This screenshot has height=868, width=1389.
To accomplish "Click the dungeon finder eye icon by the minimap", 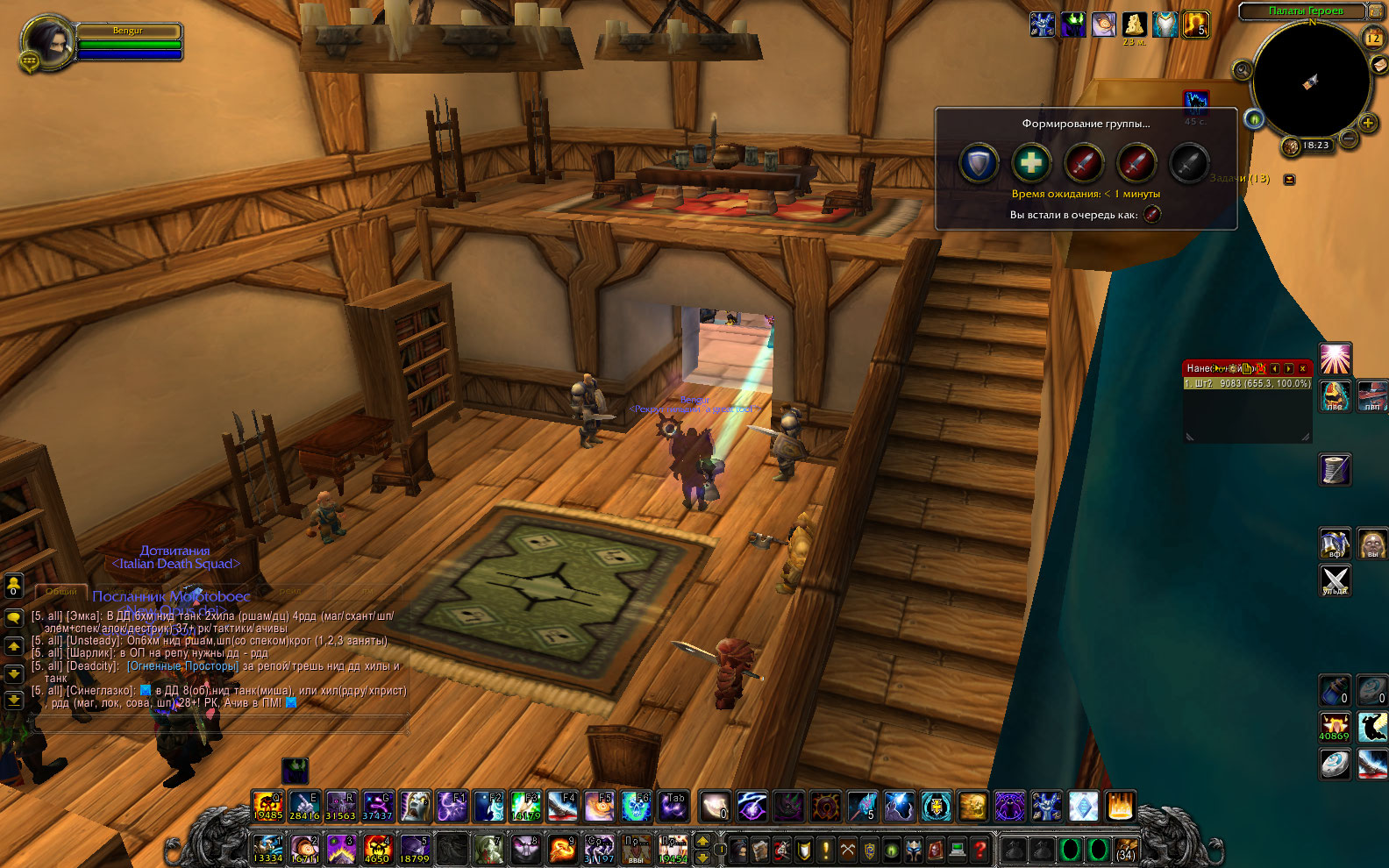I will [x=1254, y=118].
